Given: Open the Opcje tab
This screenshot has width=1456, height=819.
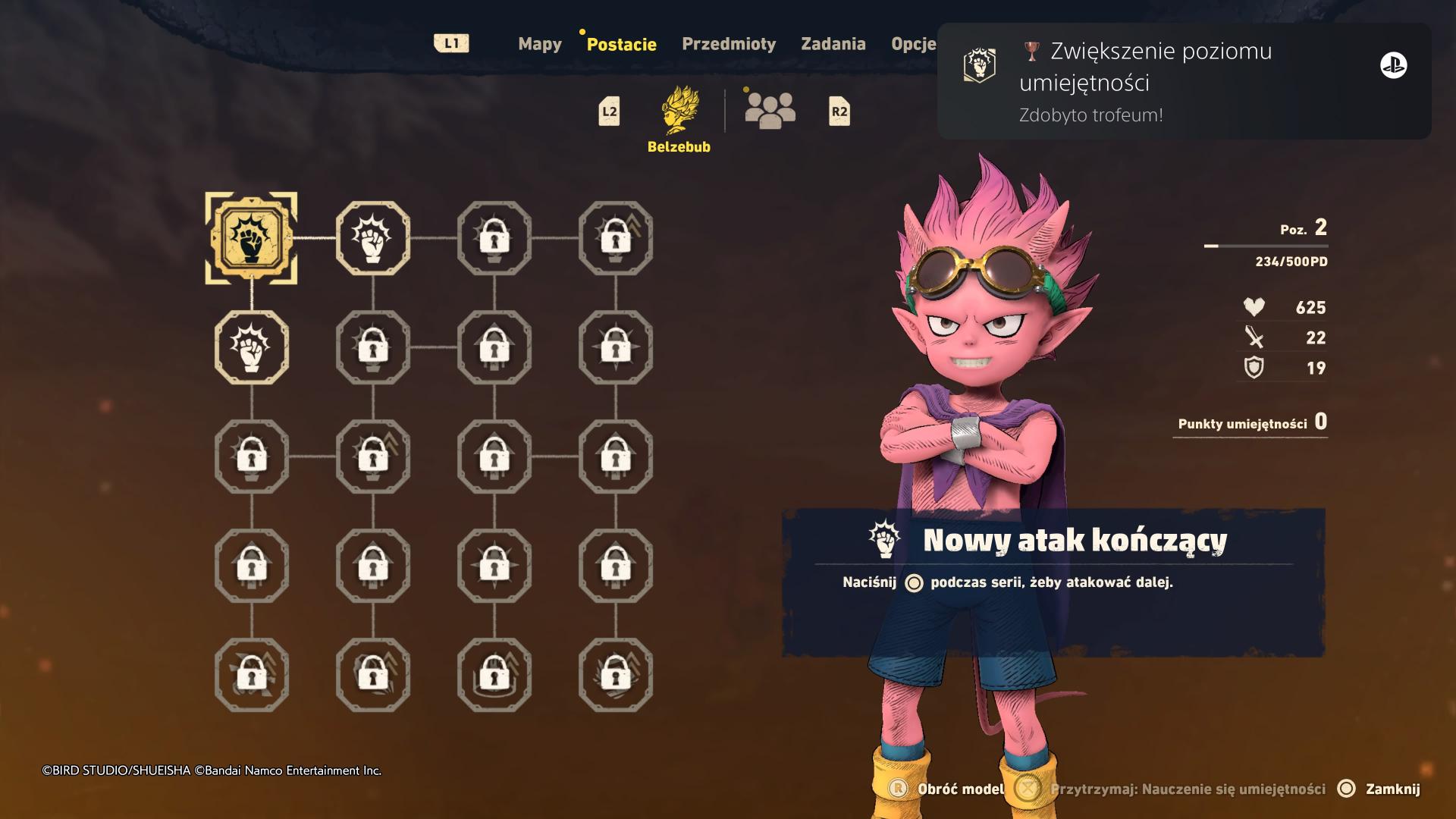Looking at the screenshot, I should click(913, 44).
